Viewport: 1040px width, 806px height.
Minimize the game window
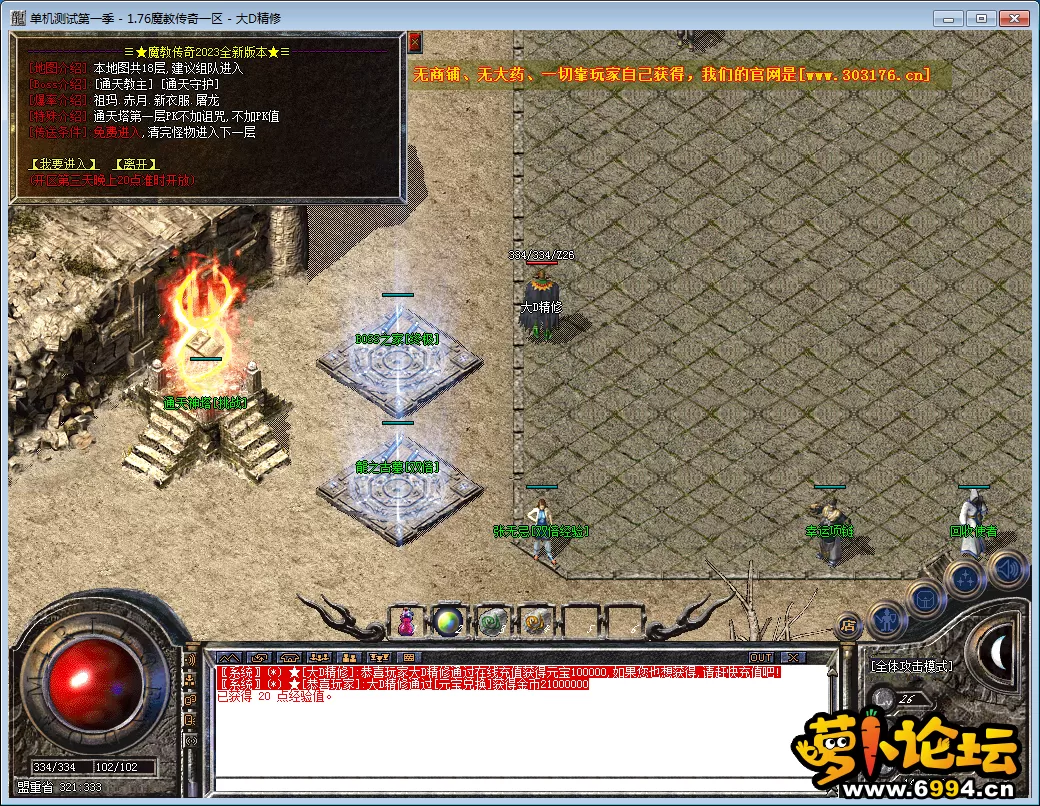coord(948,18)
